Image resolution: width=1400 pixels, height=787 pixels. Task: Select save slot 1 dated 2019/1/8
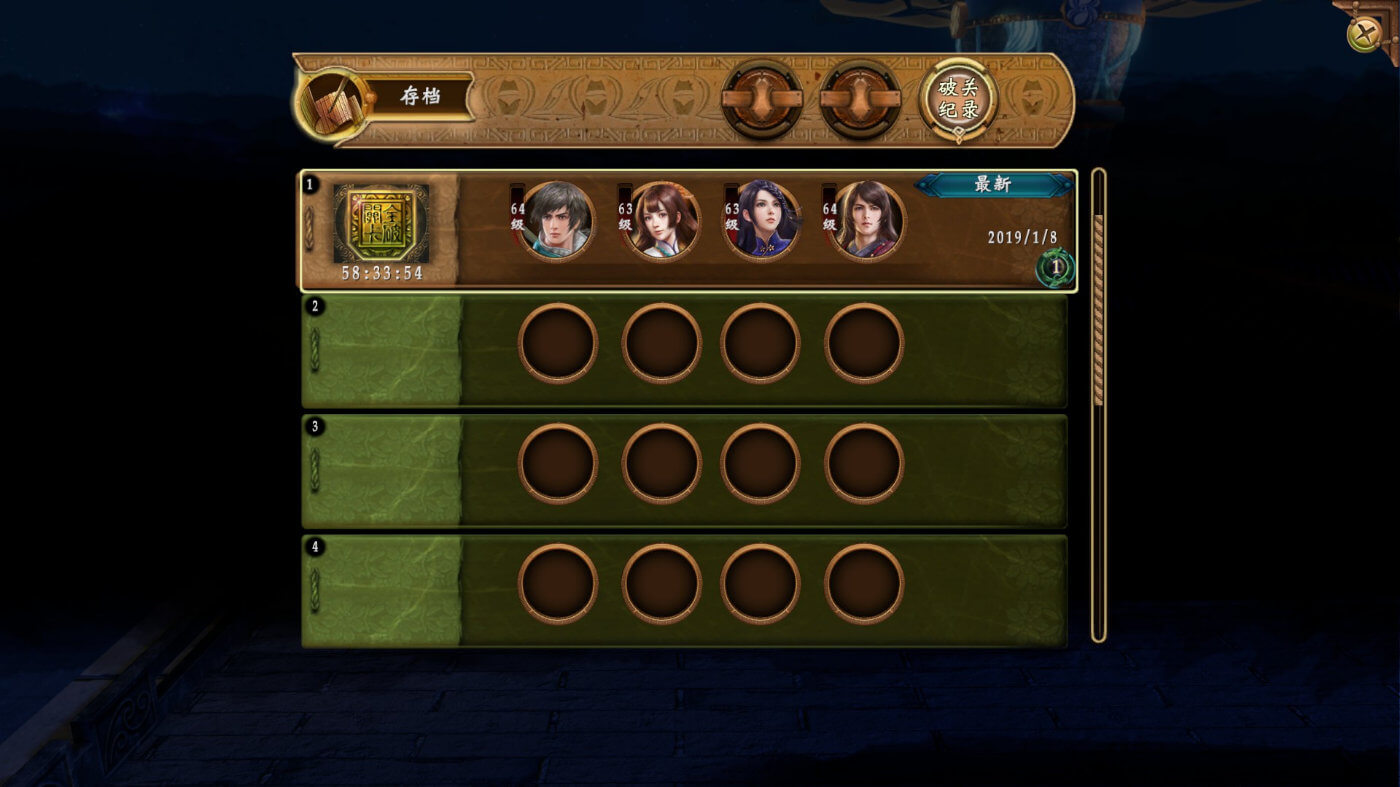pyautogui.click(x=688, y=231)
